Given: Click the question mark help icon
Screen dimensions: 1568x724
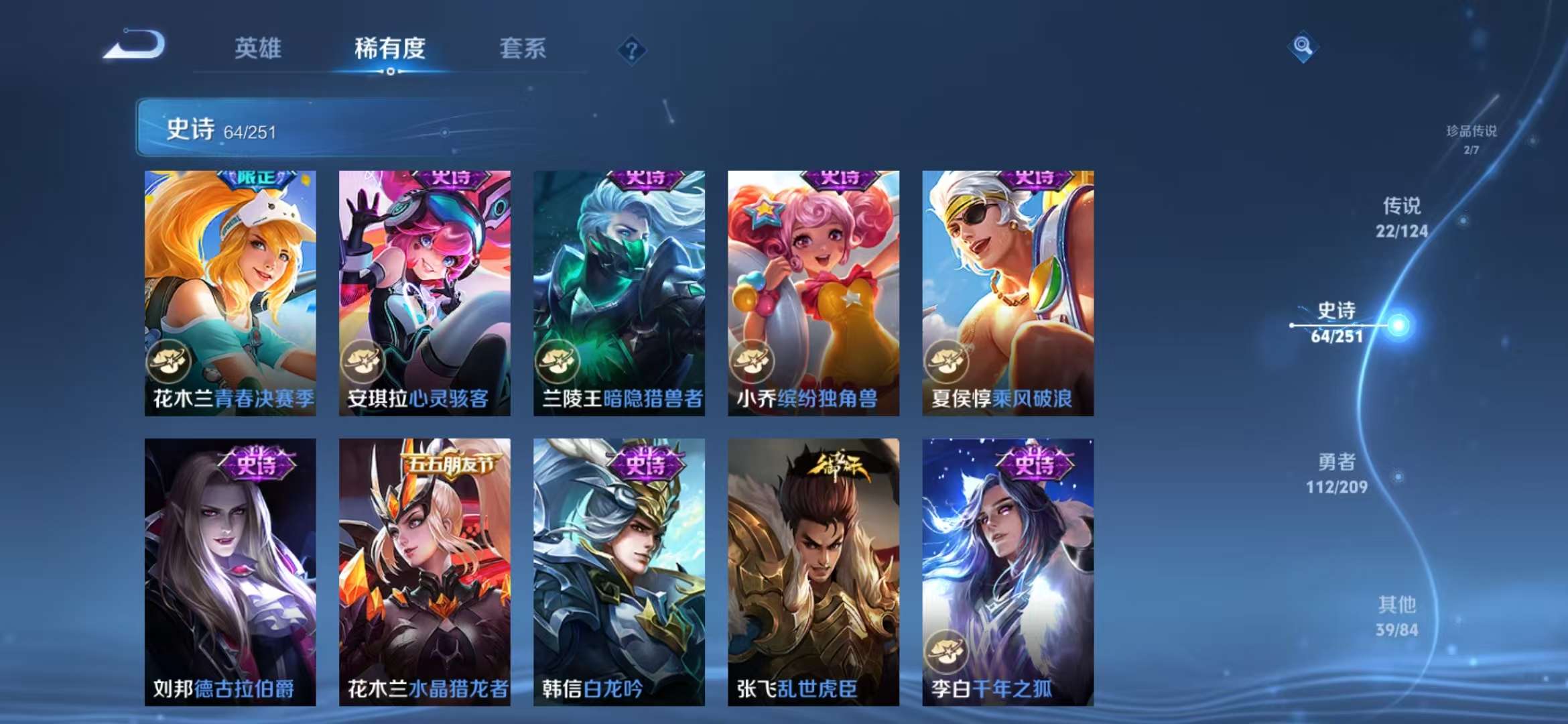Looking at the screenshot, I should 632,48.
